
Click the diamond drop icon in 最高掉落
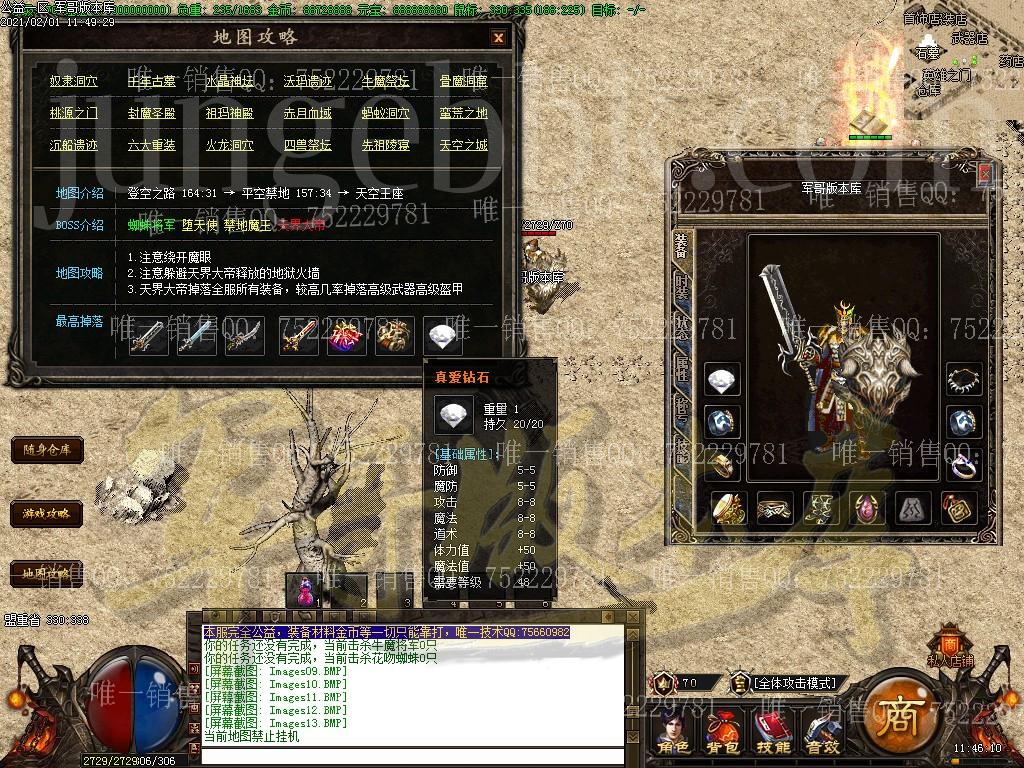443,335
